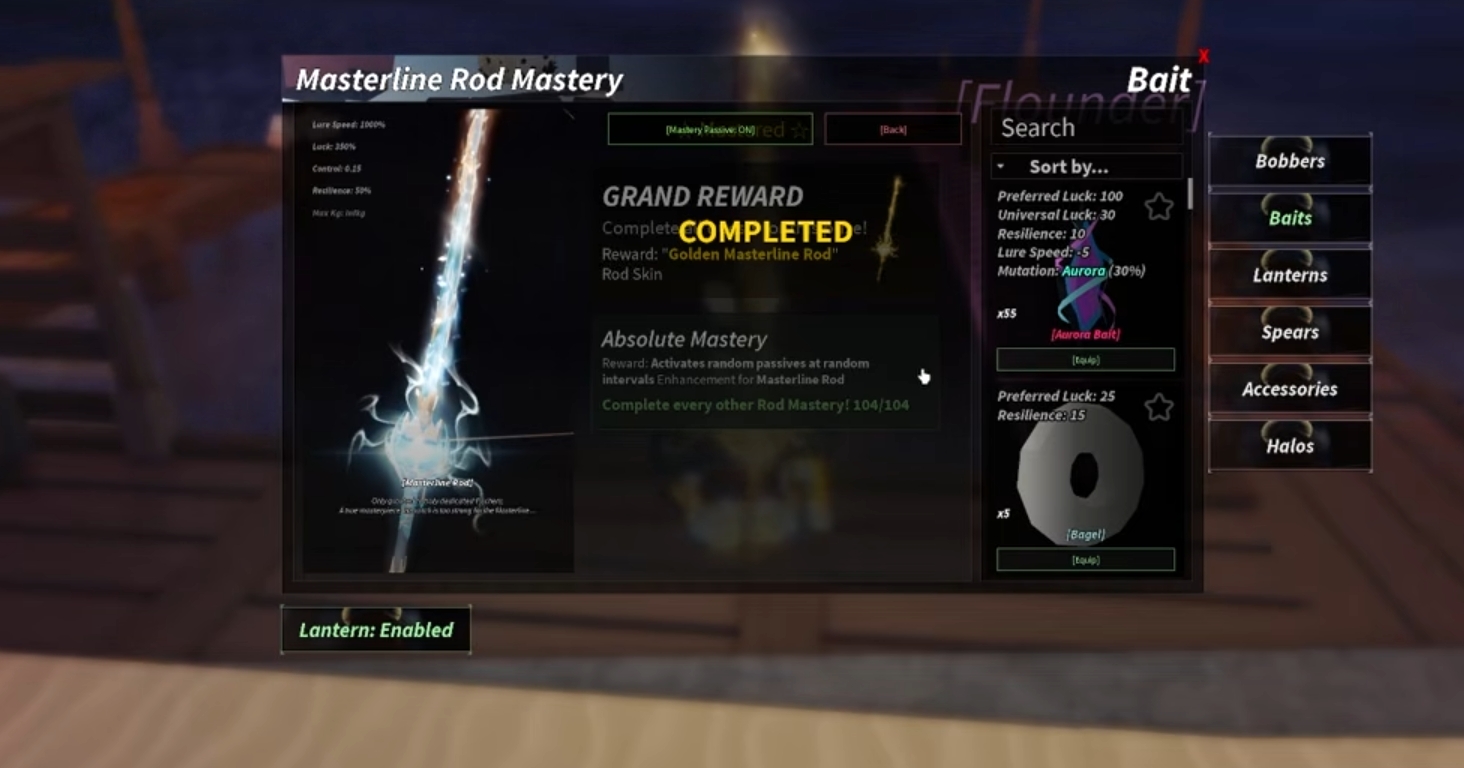Open the Halos category
The width and height of the screenshot is (1464, 768).
[1289, 446]
